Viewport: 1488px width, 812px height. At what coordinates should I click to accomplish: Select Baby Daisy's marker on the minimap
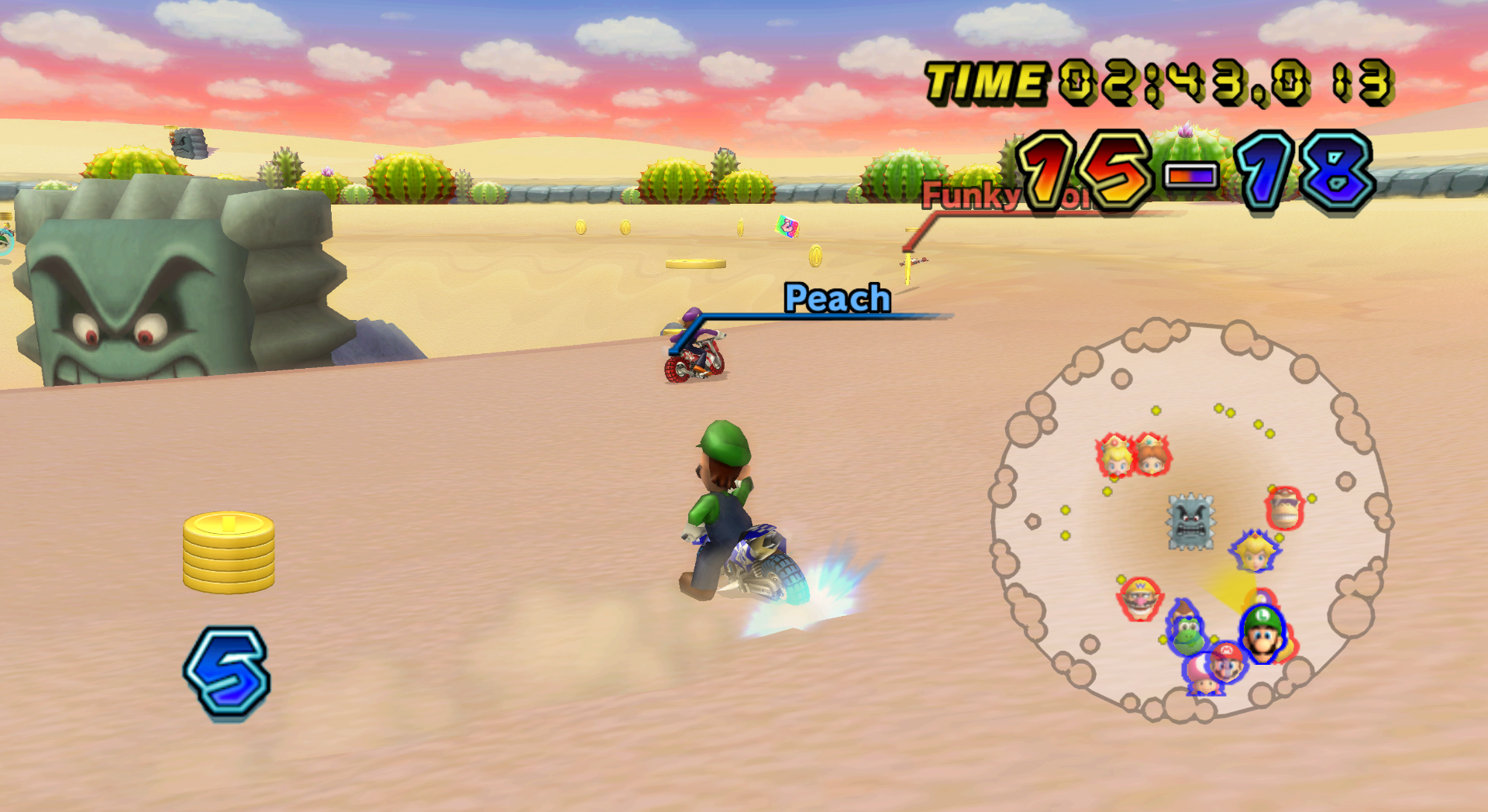[1153, 455]
